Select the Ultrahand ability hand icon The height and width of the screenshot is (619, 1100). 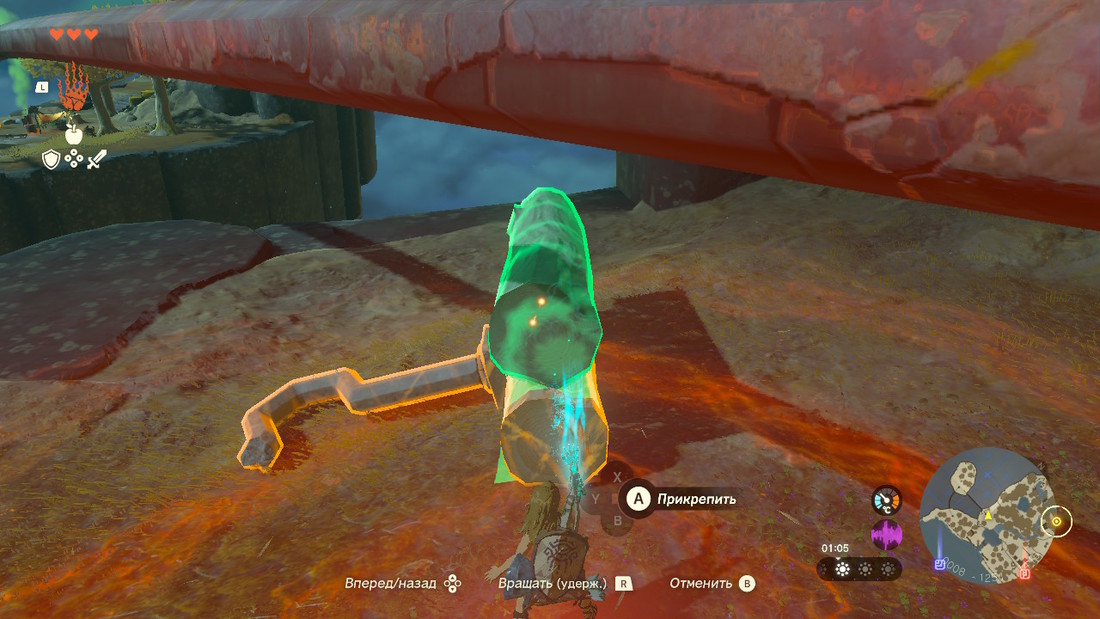(x=73, y=93)
